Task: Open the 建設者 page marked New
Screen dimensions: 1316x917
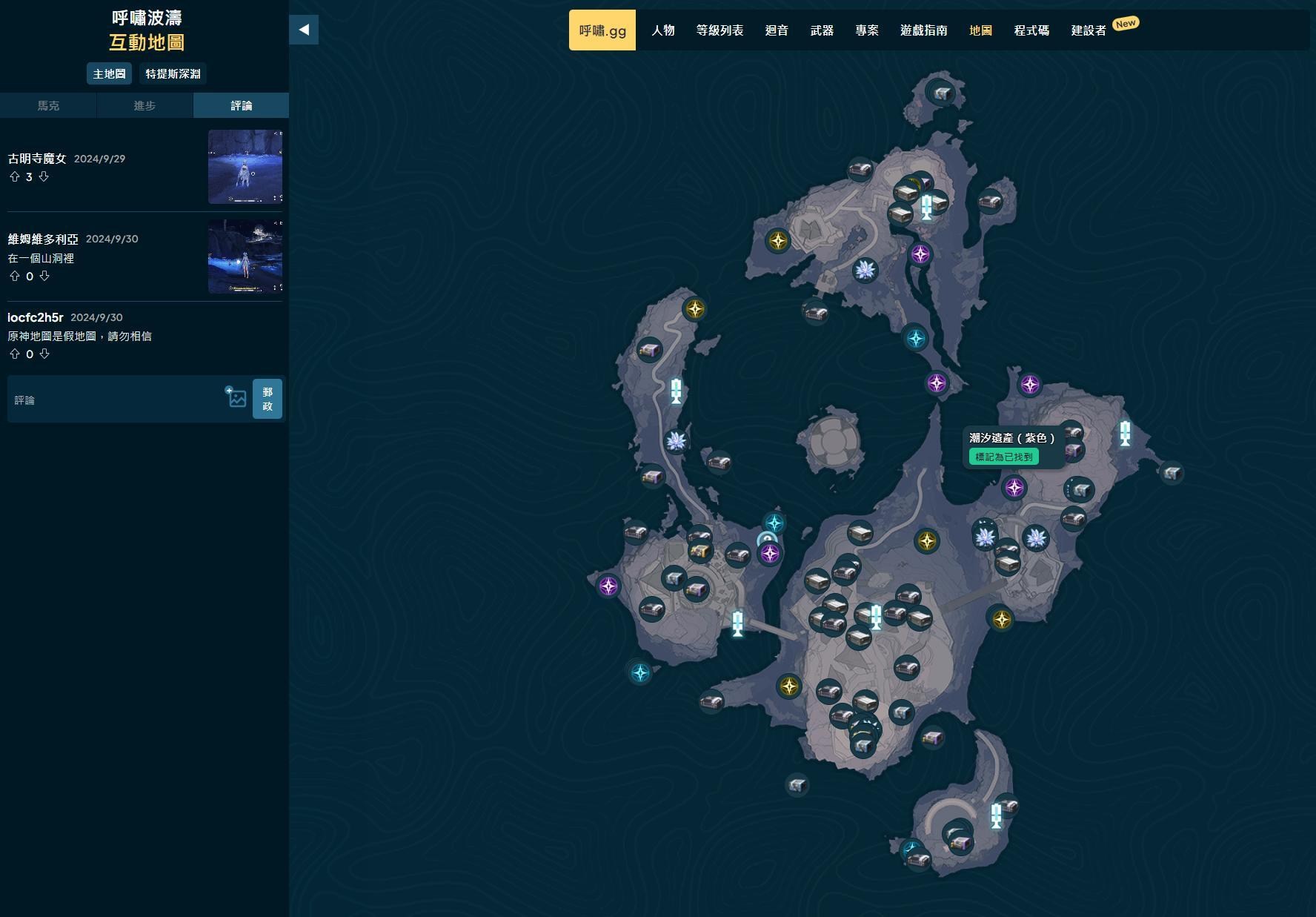Action: 1089,30
